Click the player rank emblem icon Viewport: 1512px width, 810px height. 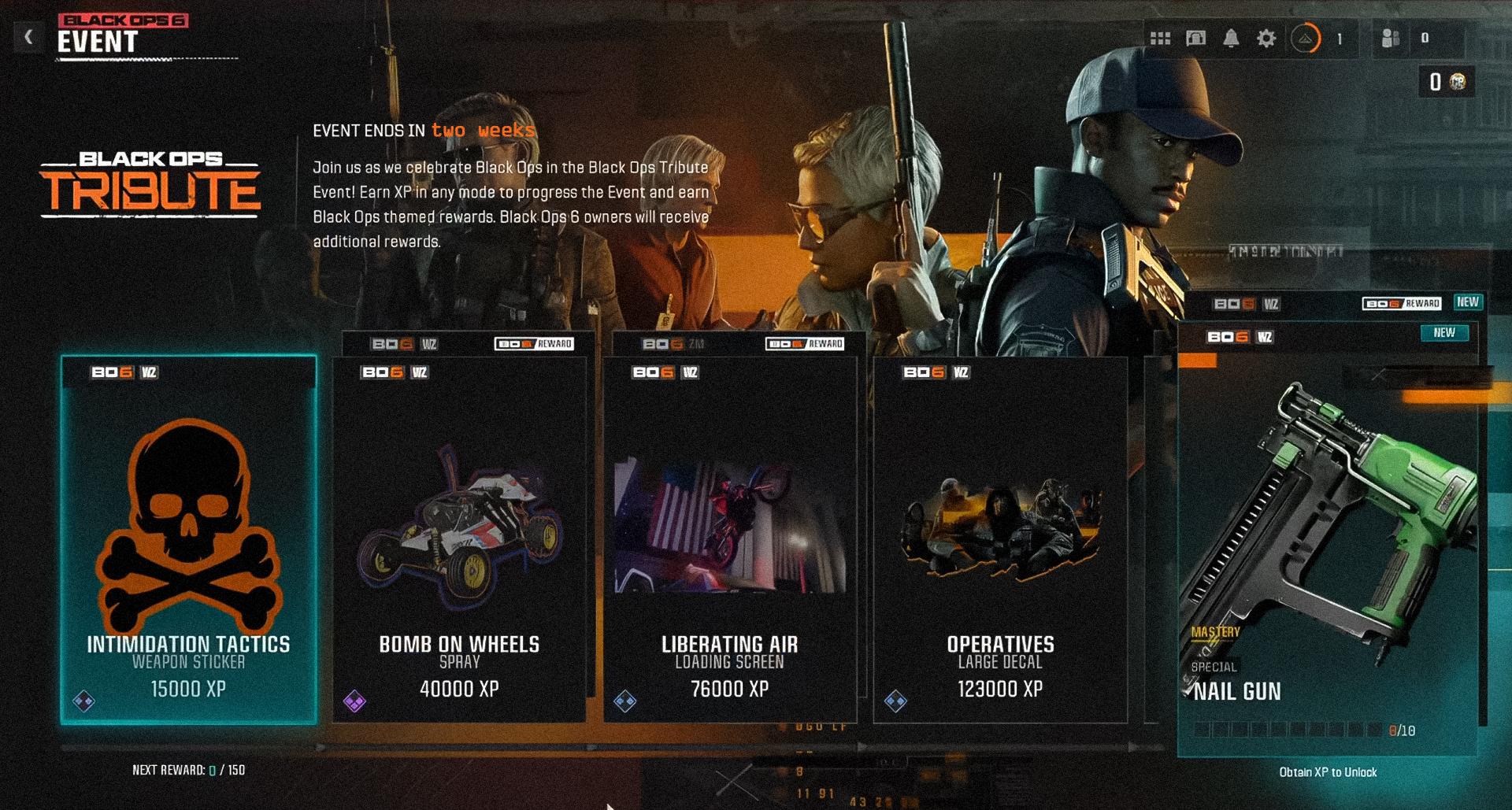1305,39
